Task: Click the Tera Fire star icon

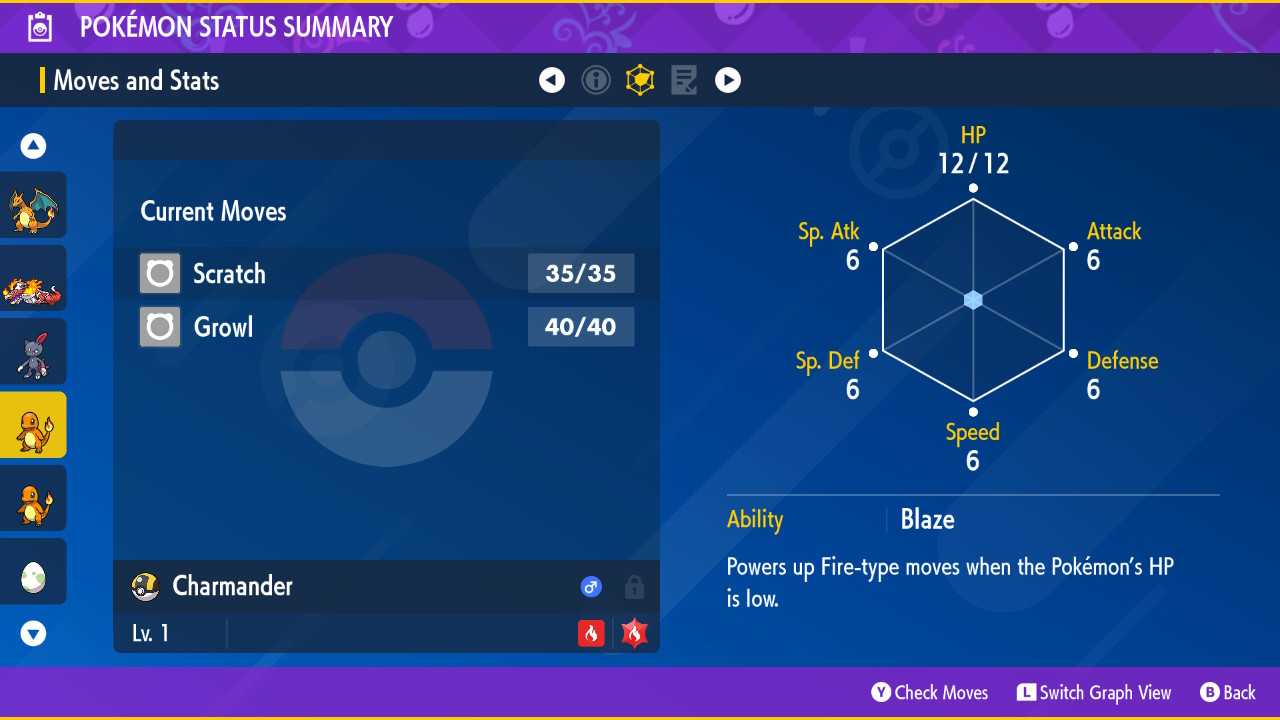Action: (x=633, y=634)
